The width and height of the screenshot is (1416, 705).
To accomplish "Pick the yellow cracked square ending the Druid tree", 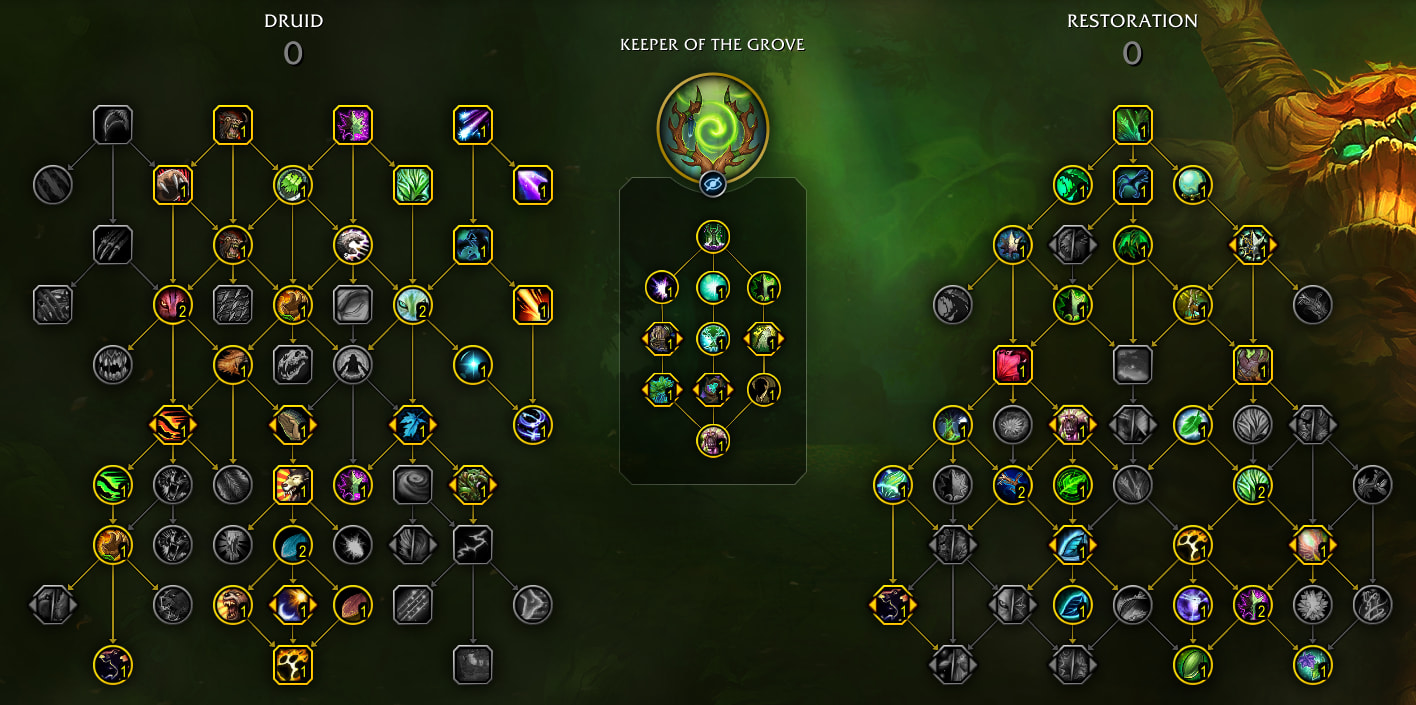I will point(293,665).
